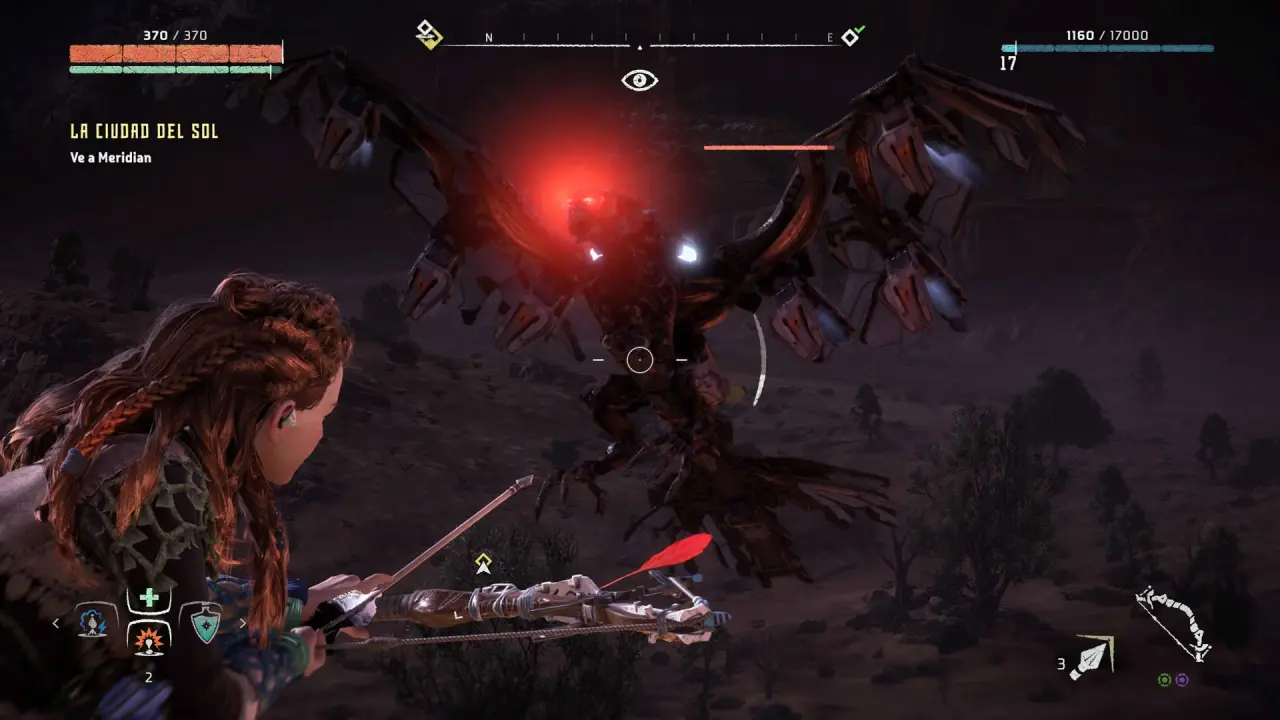Select the green weapon modification coil
The image size is (1280, 720).
click(x=1164, y=680)
